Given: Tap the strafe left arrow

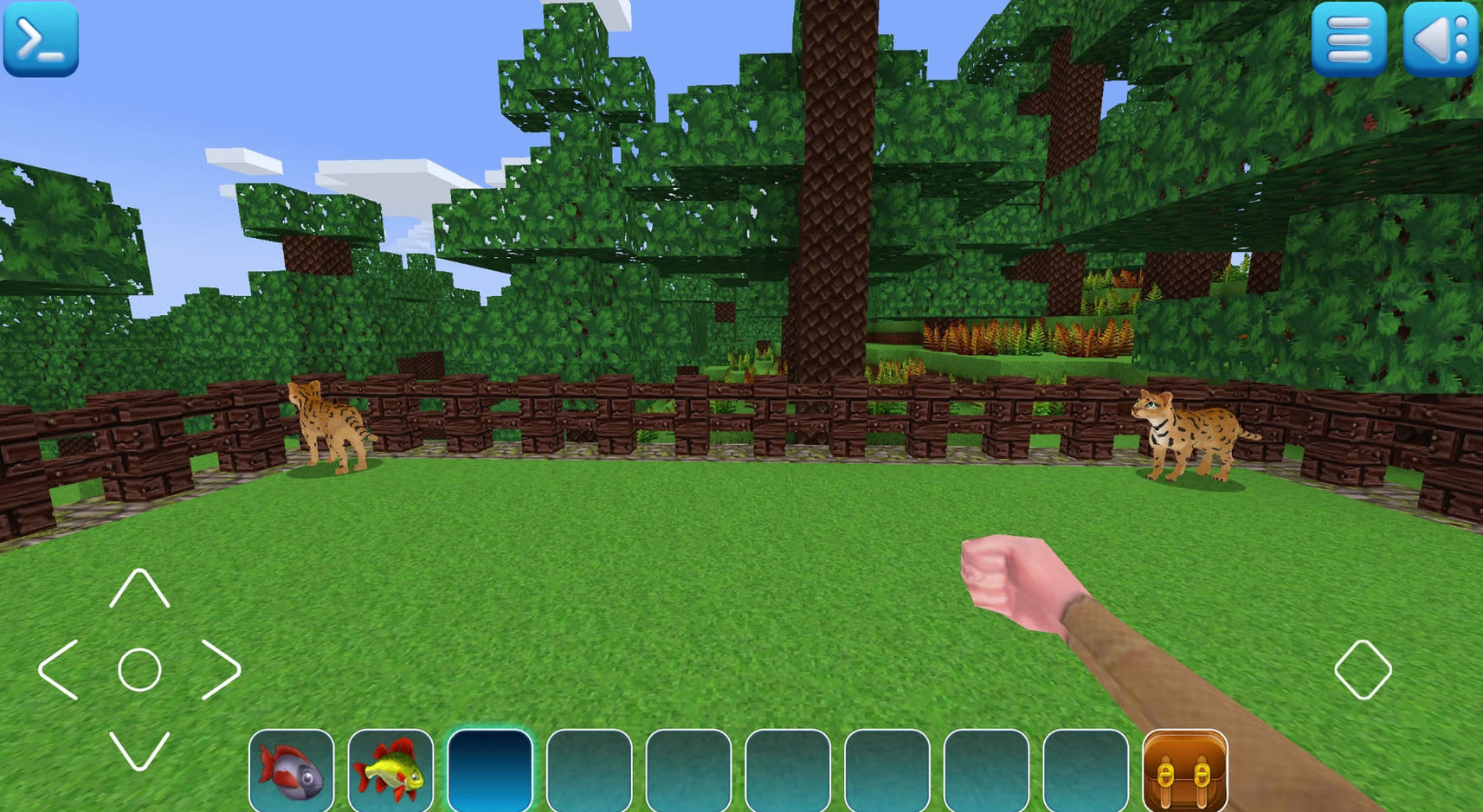Looking at the screenshot, I should coord(59,669).
